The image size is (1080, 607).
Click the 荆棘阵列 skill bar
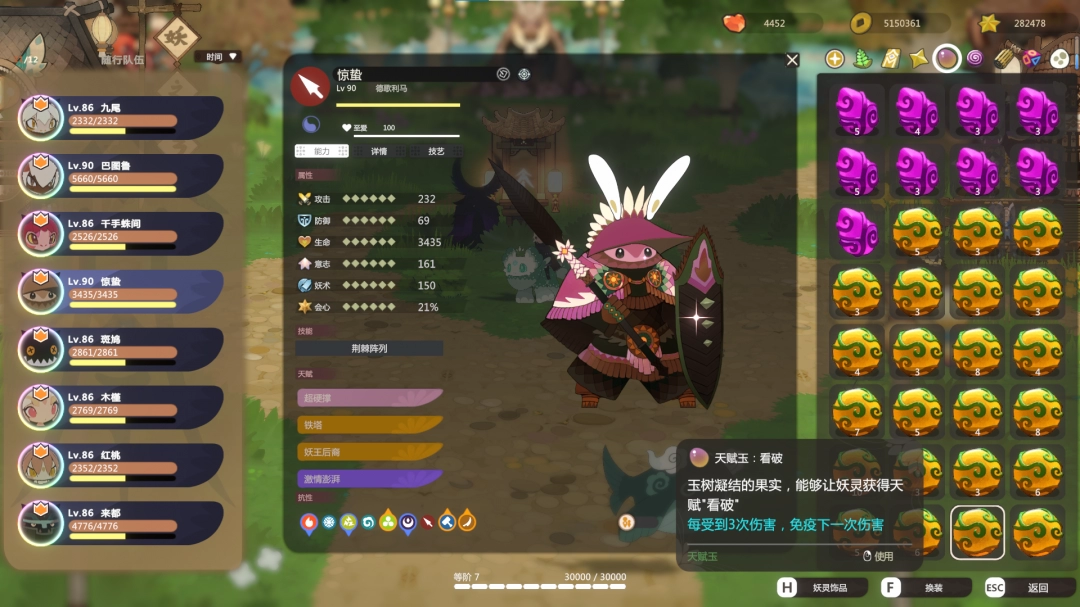tap(369, 349)
